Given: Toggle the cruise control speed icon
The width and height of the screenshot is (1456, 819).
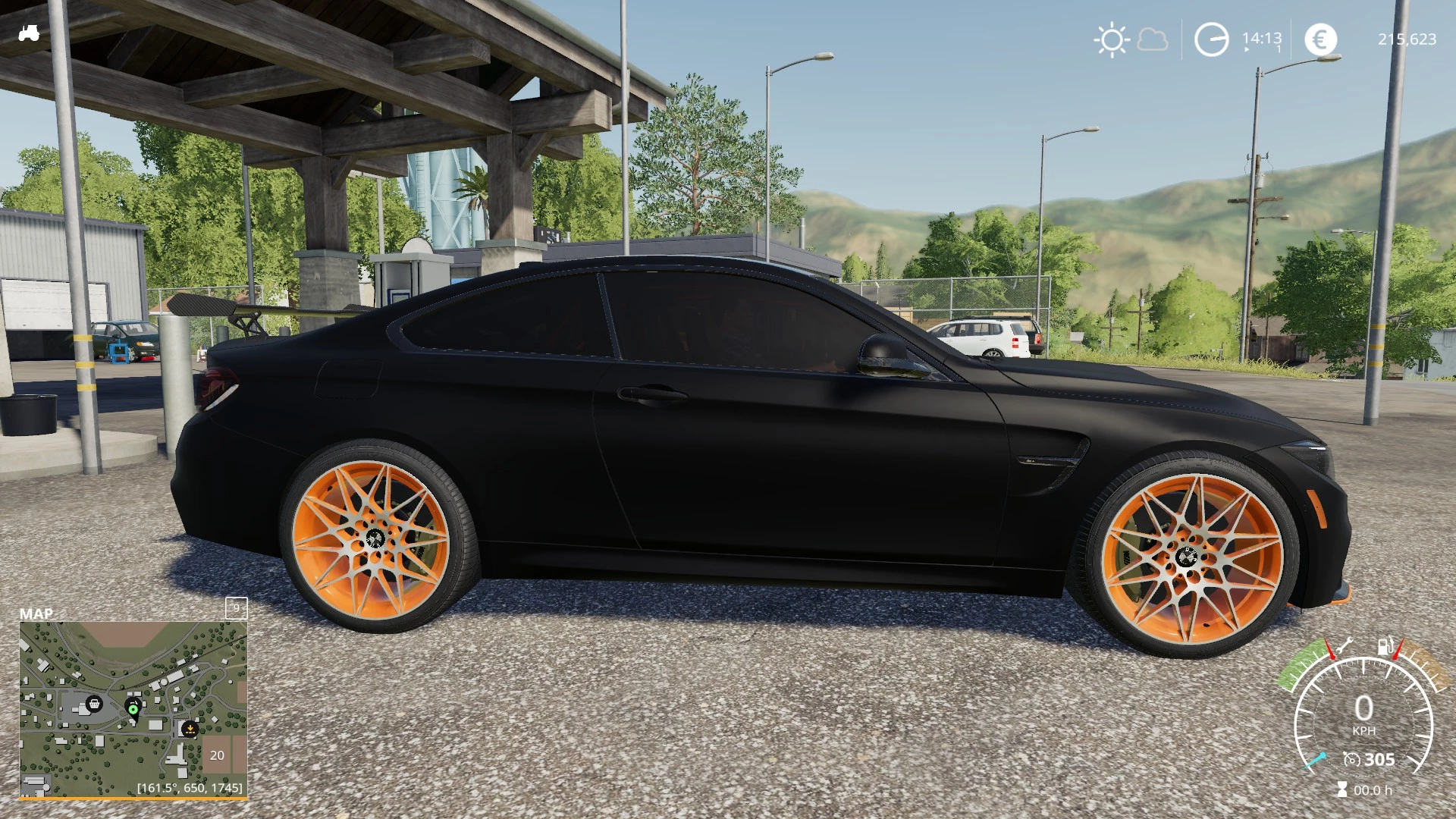Looking at the screenshot, I should click(1351, 759).
